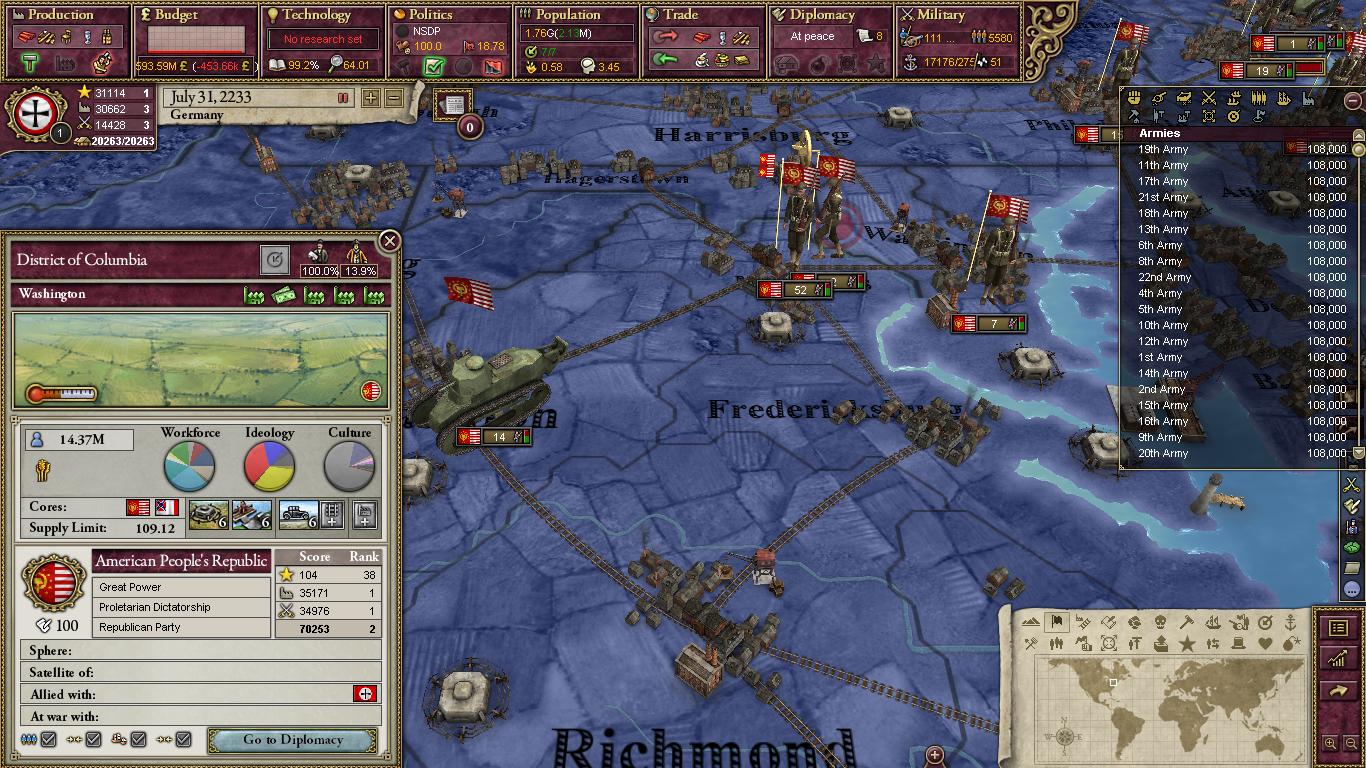
Task: Zoom in with the minimap magnifier button
Action: 1330,743
